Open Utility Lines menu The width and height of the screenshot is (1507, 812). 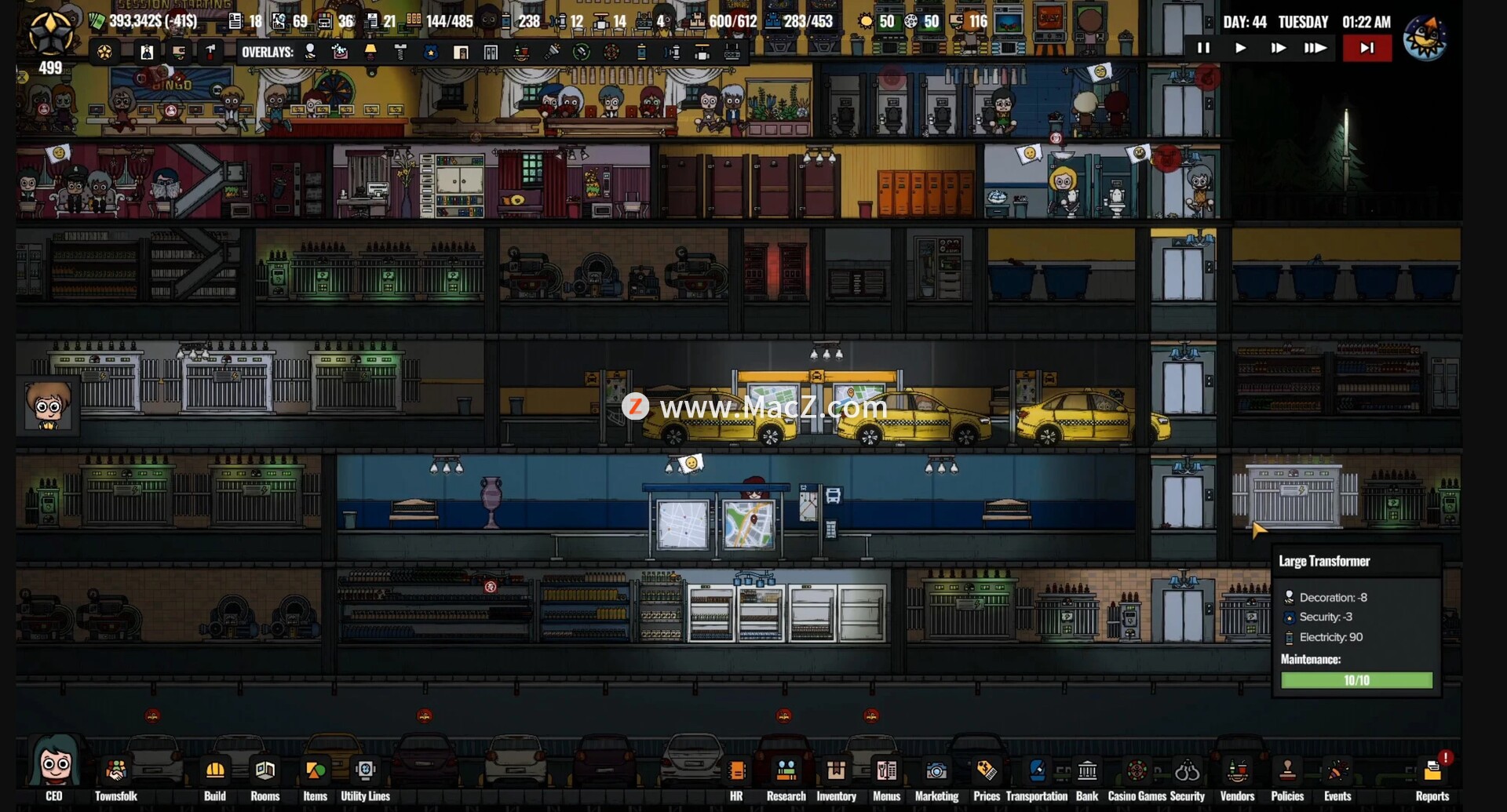pos(365,772)
